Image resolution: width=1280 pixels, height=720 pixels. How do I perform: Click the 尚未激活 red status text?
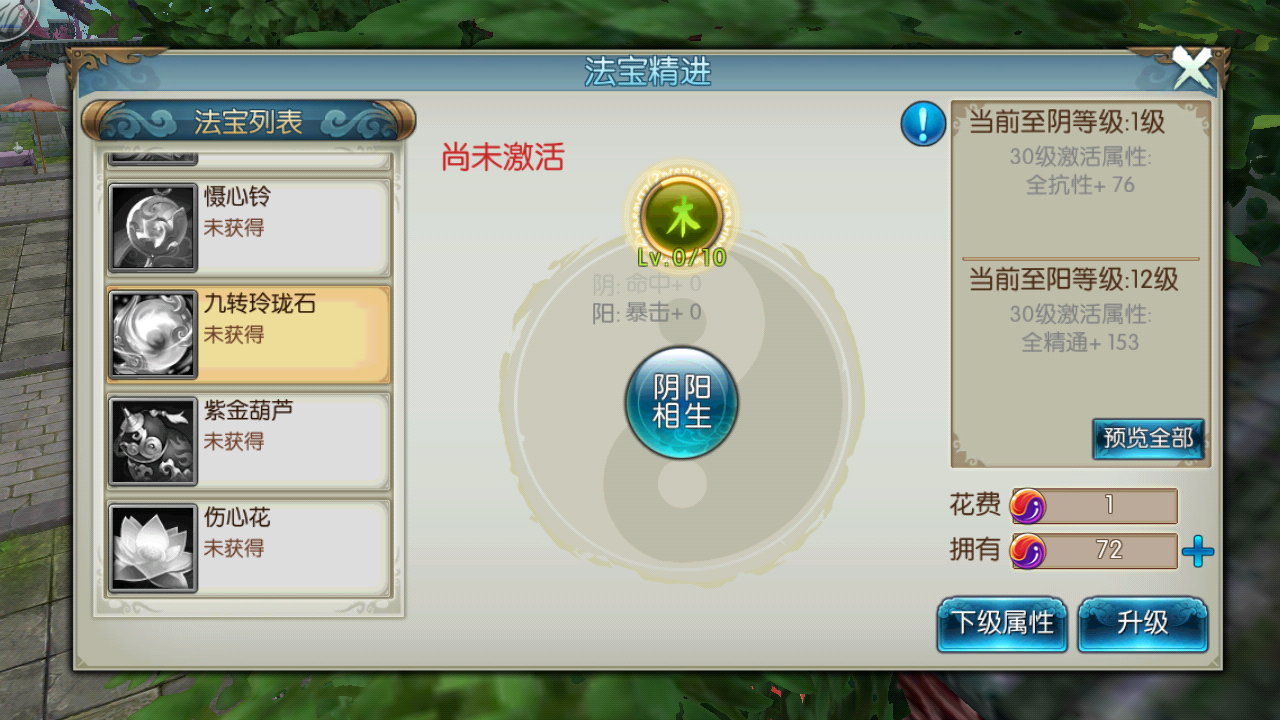(504, 158)
